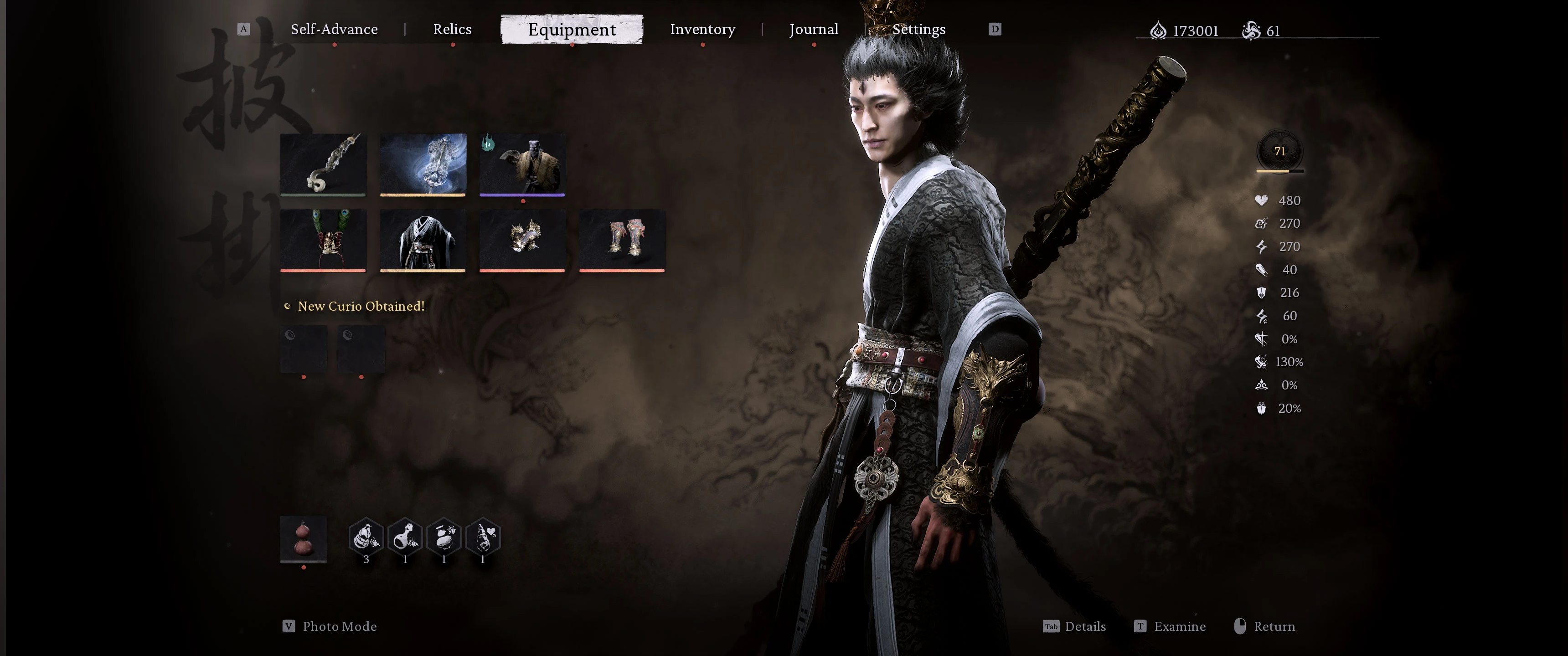This screenshot has width=1568, height=656.
Task: Open the Relics tab
Action: click(x=452, y=29)
